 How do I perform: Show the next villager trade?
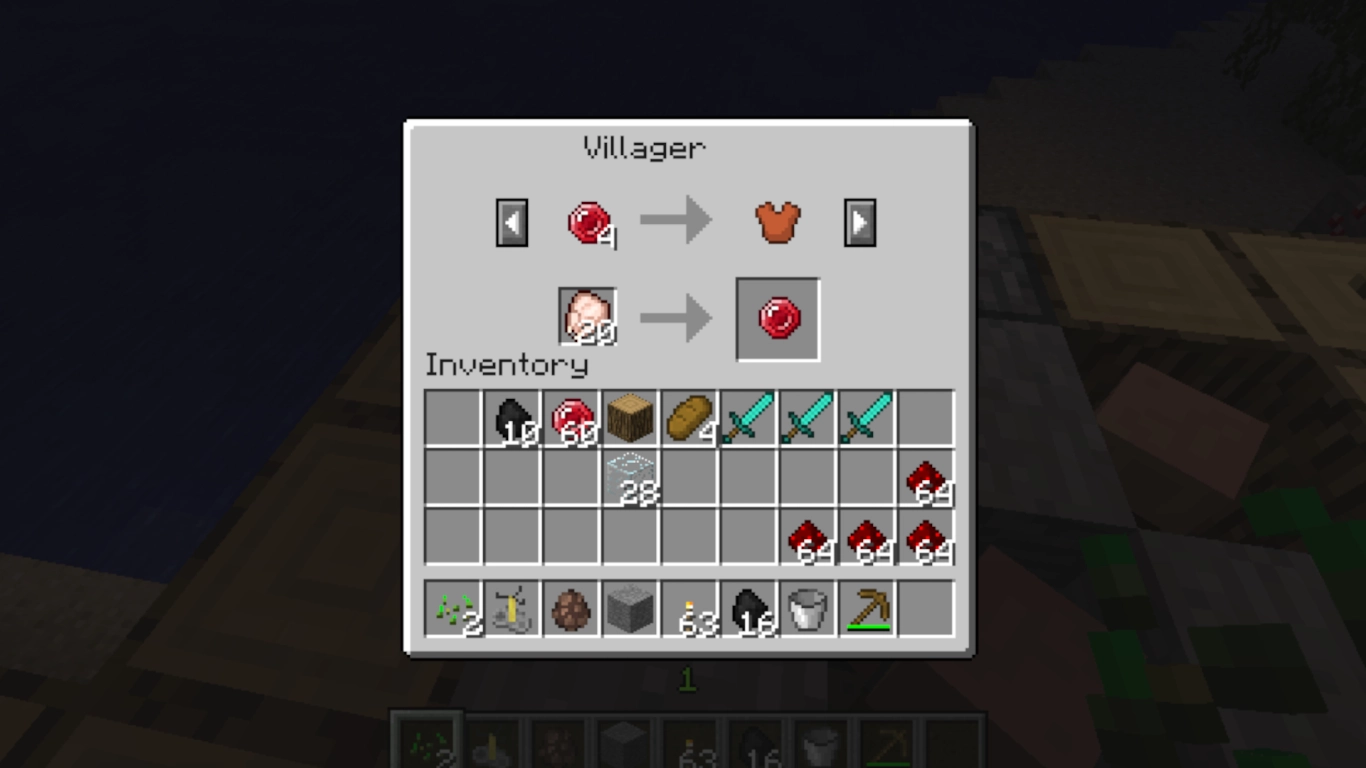click(x=860, y=221)
